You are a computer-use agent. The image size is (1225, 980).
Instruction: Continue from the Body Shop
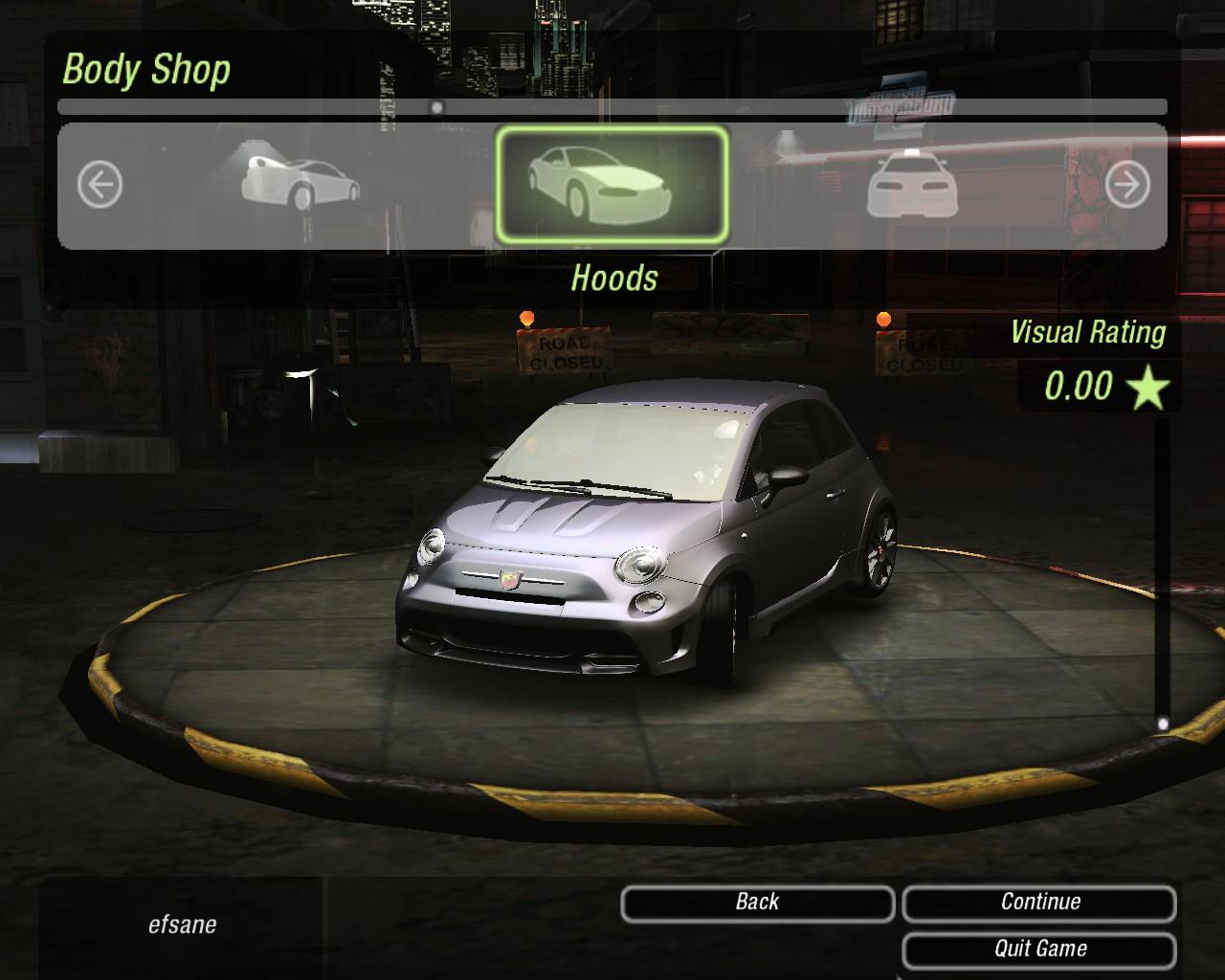[1039, 902]
